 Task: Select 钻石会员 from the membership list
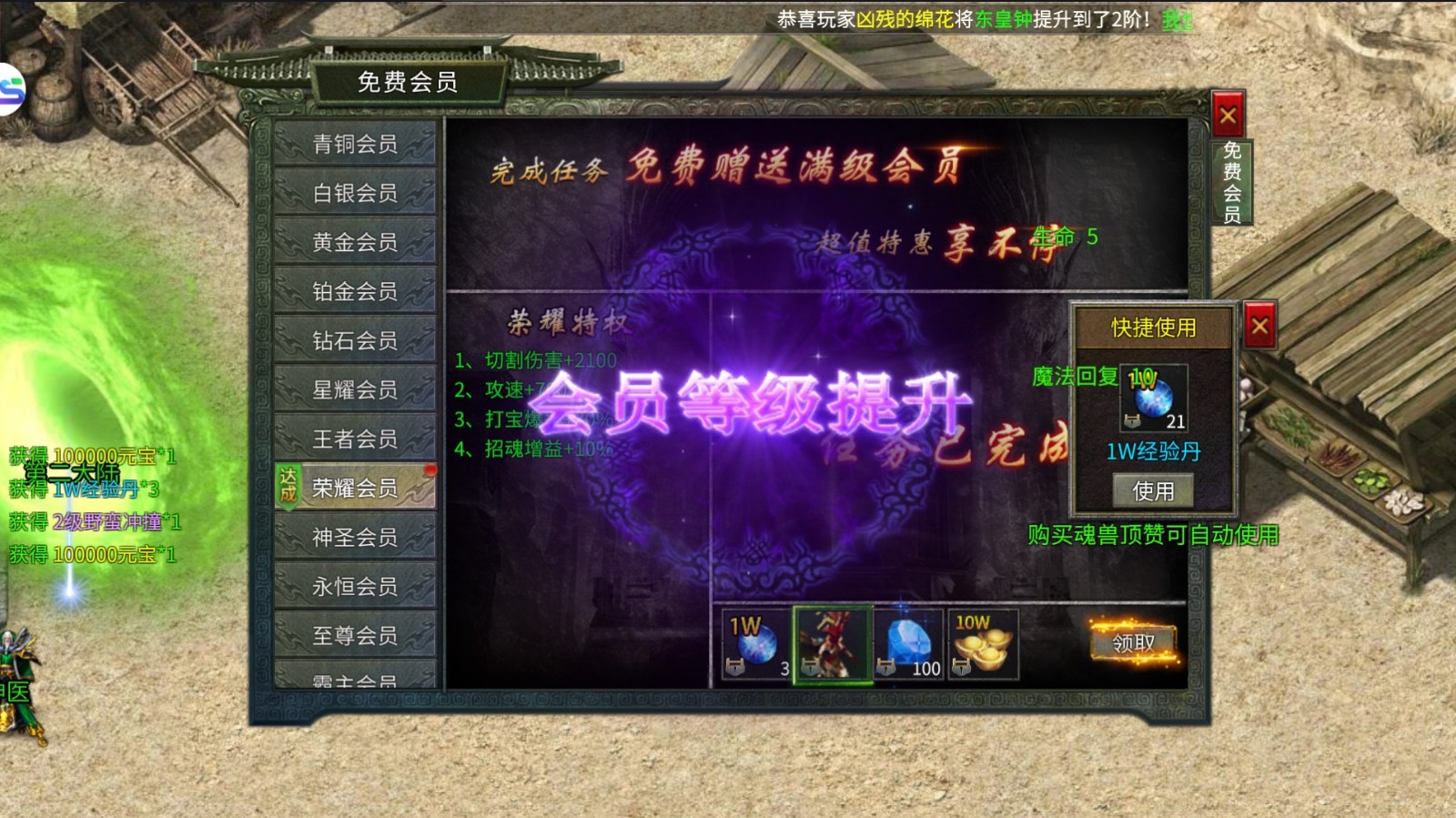click(x=354, y=340)
